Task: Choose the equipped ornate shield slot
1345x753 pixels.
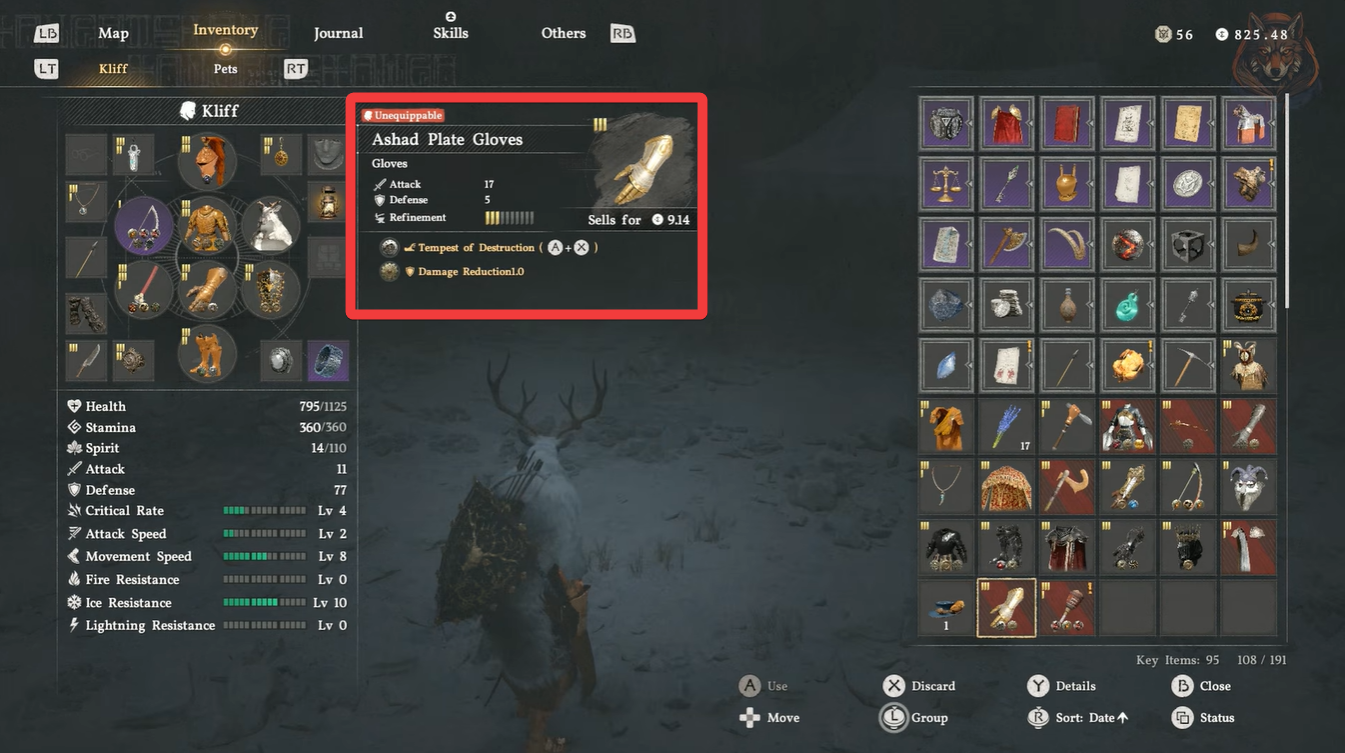Action: click(x=269, y=290)
